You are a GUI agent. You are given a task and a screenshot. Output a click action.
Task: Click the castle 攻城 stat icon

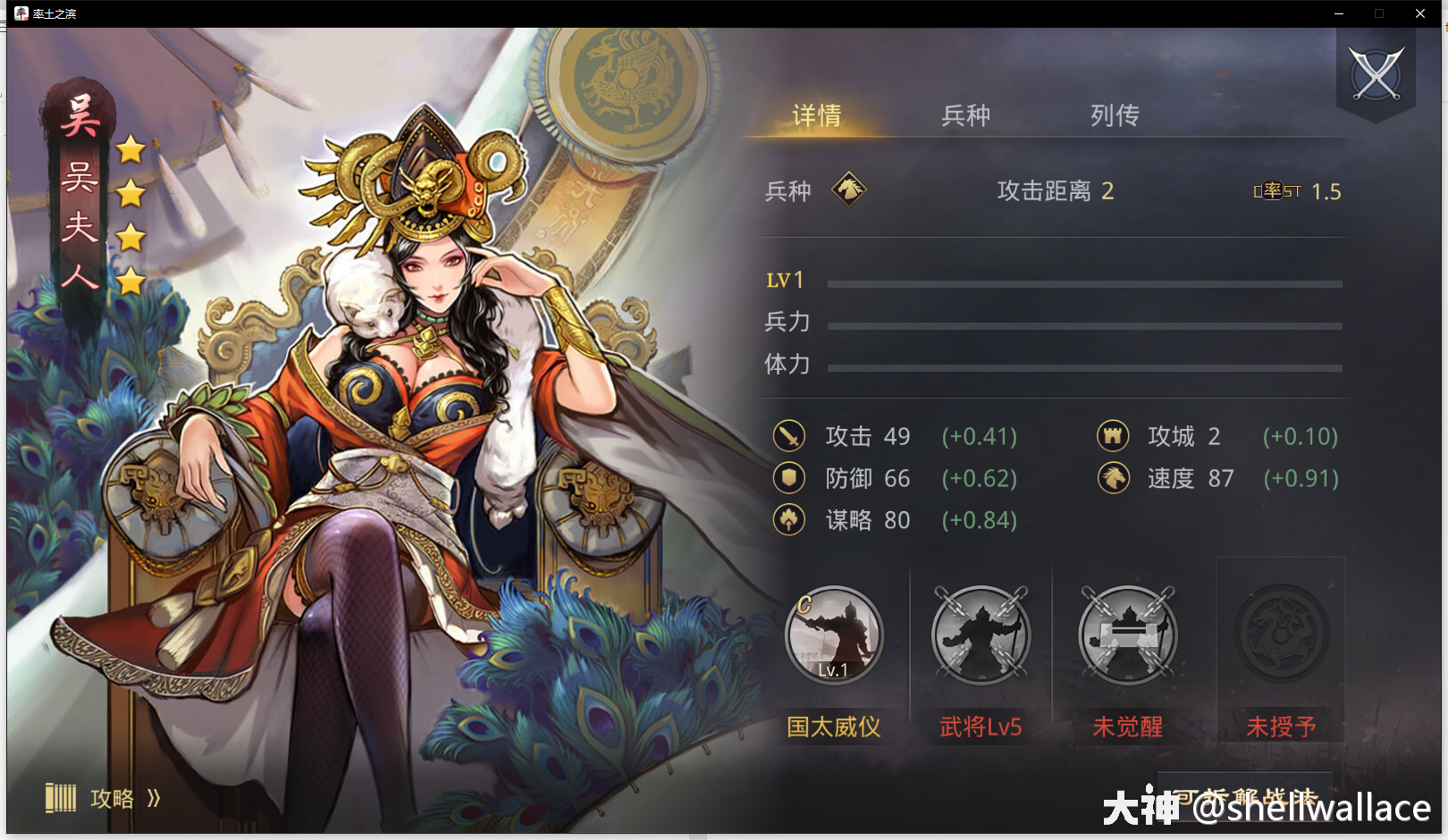(1111, 436)
